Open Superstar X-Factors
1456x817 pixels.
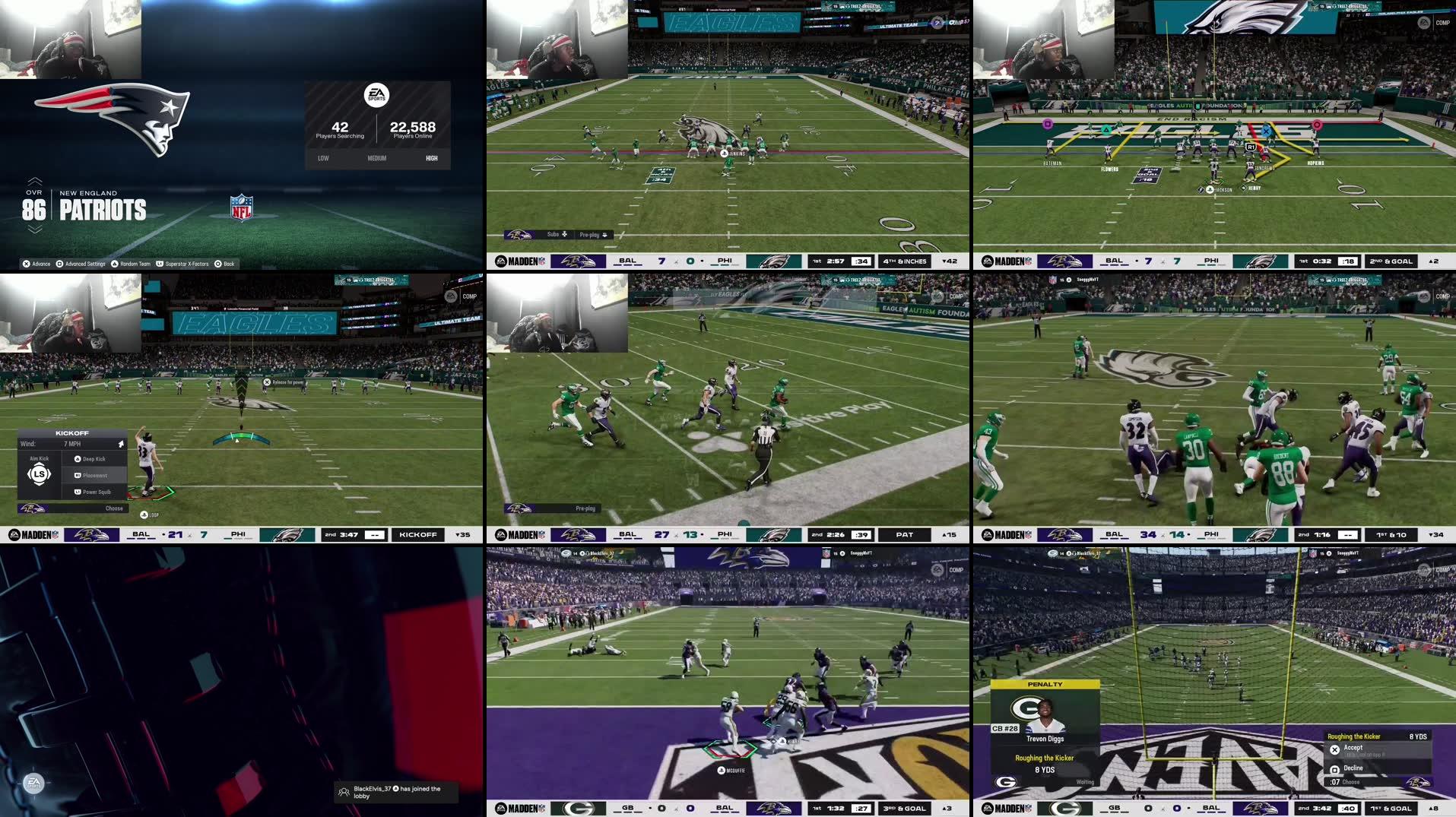tap(187, 264)
